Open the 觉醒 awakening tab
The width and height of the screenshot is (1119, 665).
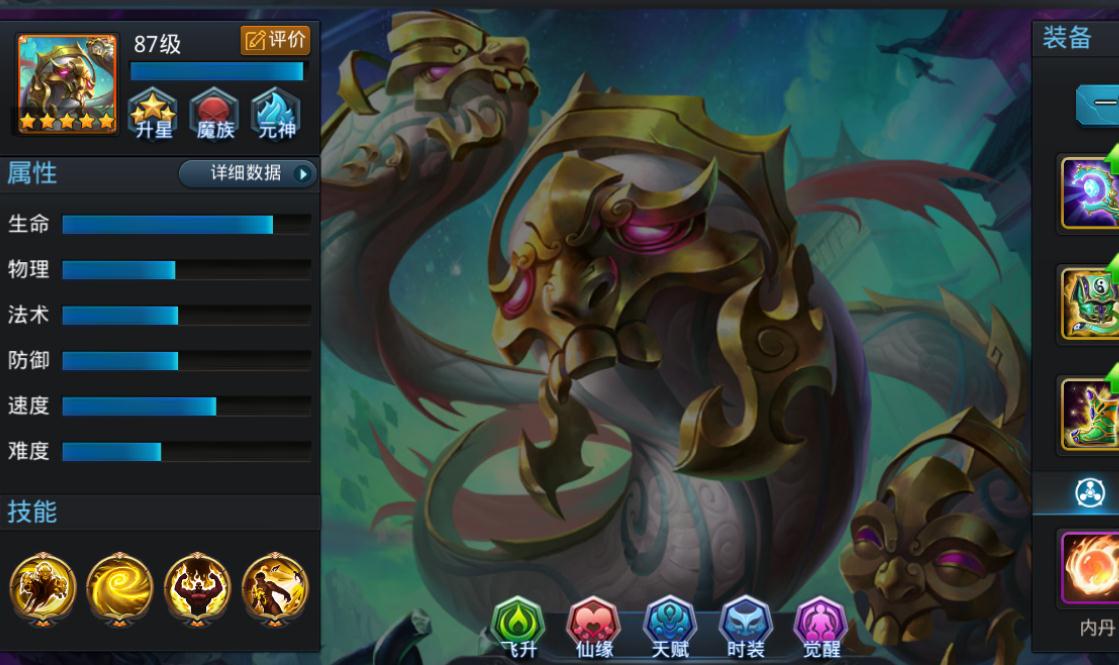tap(820, 629)
